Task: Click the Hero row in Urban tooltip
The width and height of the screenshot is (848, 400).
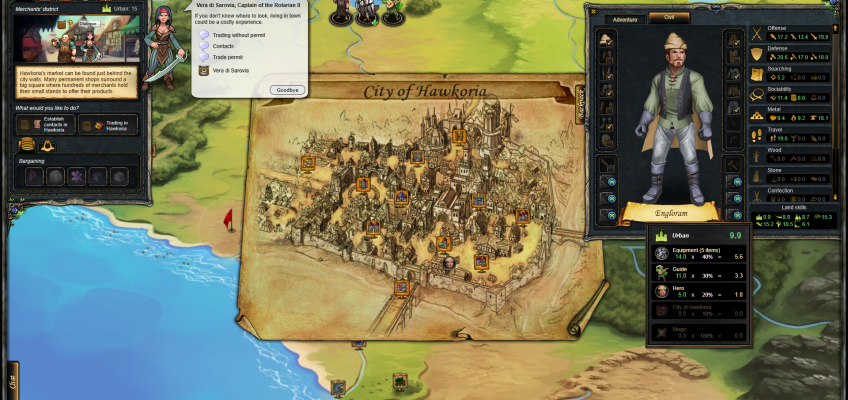Action: [x=702, y=291]
